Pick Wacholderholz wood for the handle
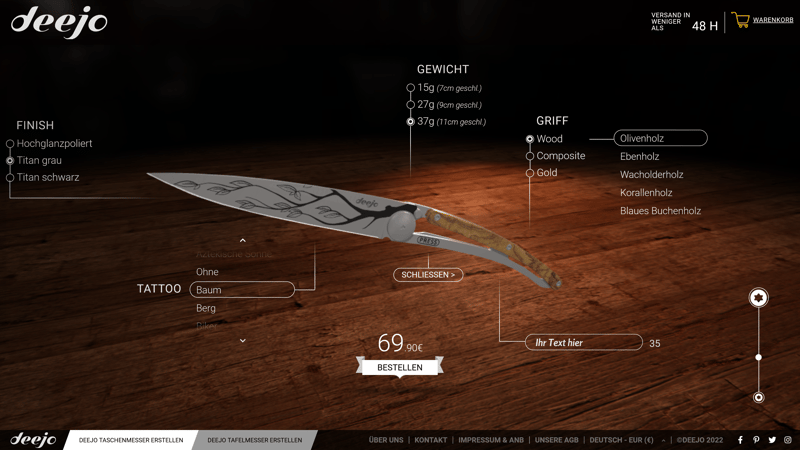This screenshot has height=450, width=800. point(651,175)
